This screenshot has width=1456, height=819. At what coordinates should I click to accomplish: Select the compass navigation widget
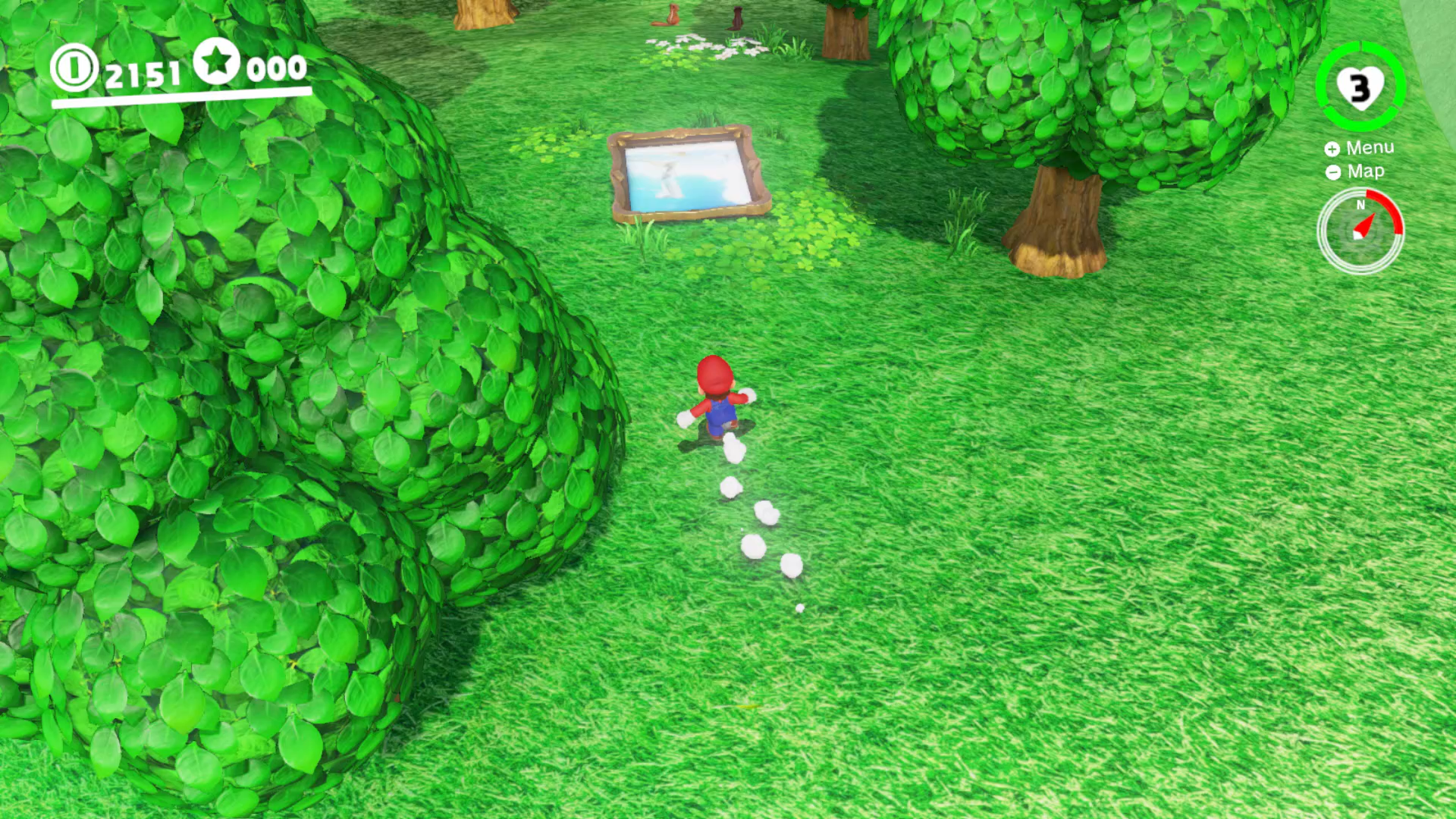point(1361,231)
